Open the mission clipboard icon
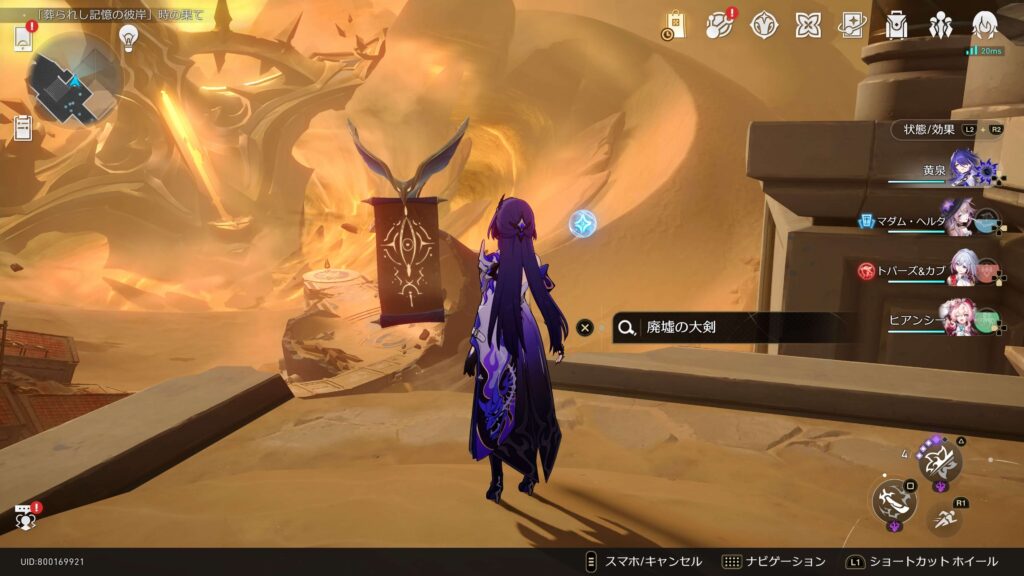Screen dimensions: 1024x576 [23, 127]
